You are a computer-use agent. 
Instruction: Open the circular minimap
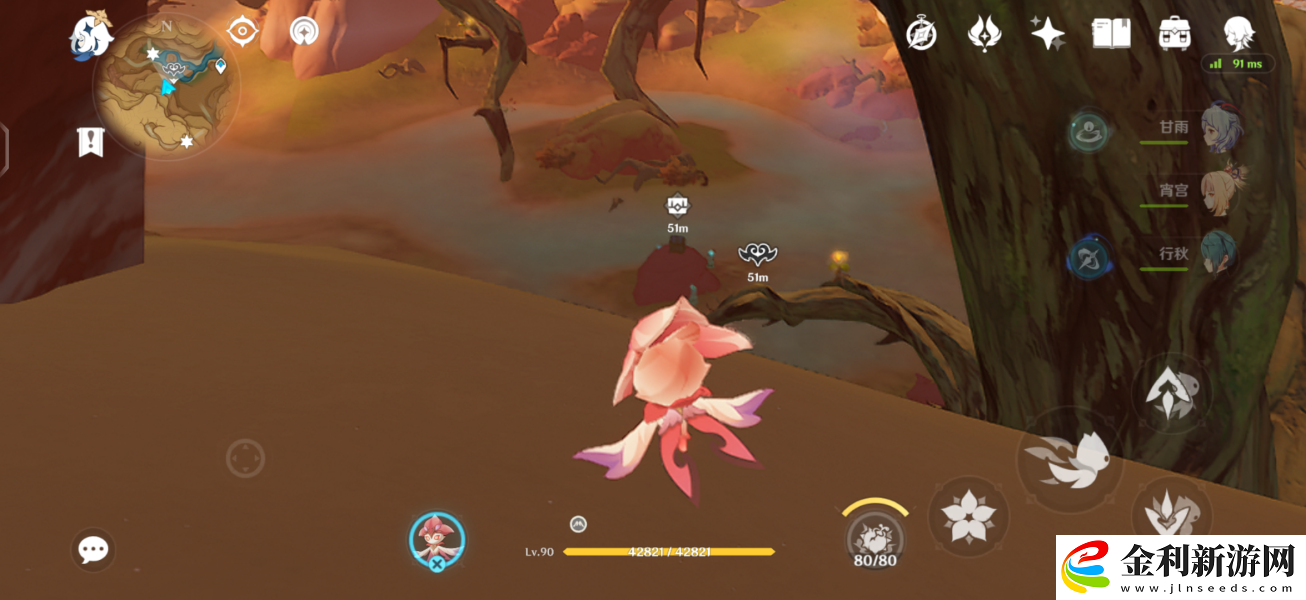(166, 87)
